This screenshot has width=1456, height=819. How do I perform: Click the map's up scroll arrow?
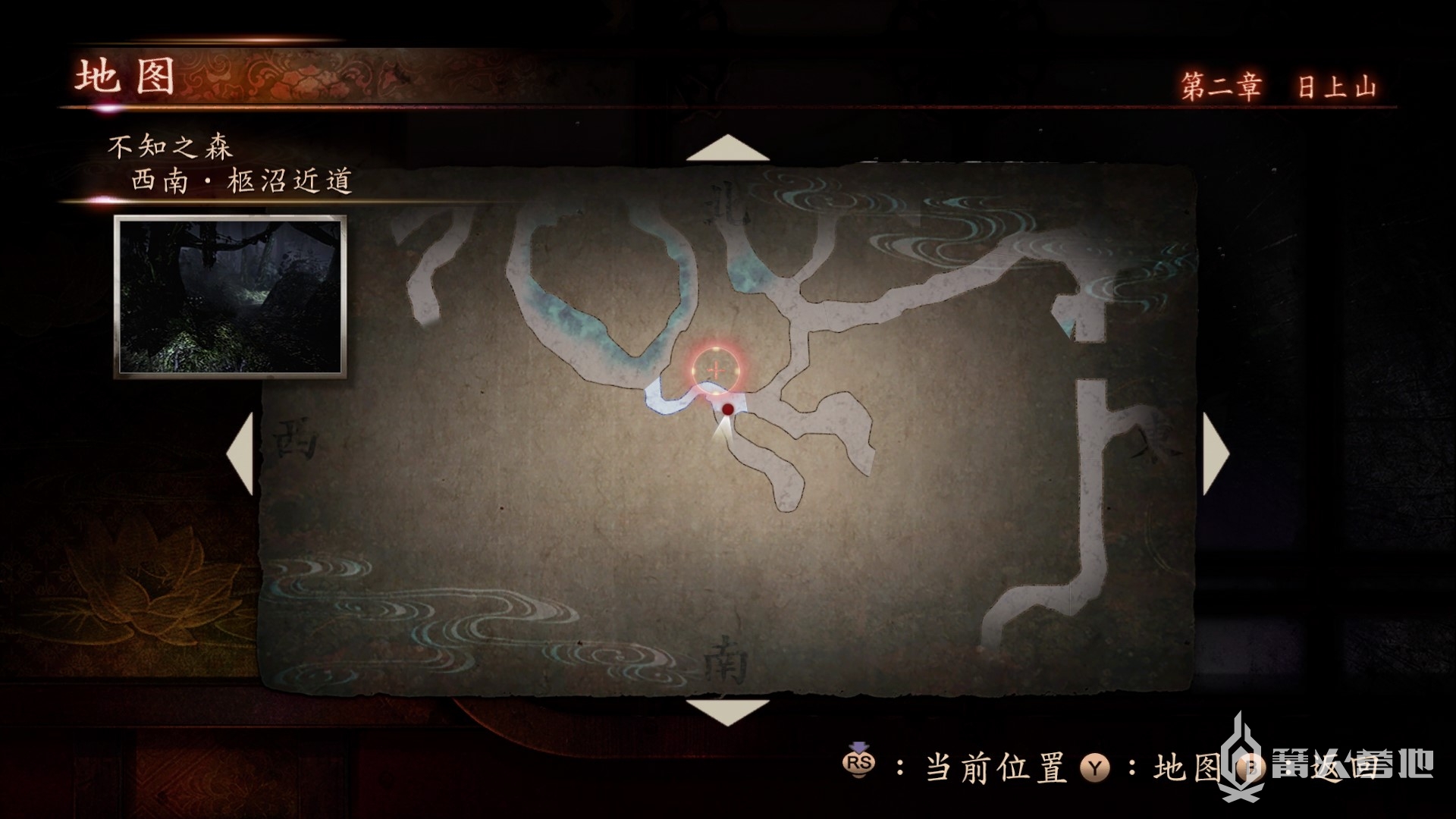(x=727, y=149)
